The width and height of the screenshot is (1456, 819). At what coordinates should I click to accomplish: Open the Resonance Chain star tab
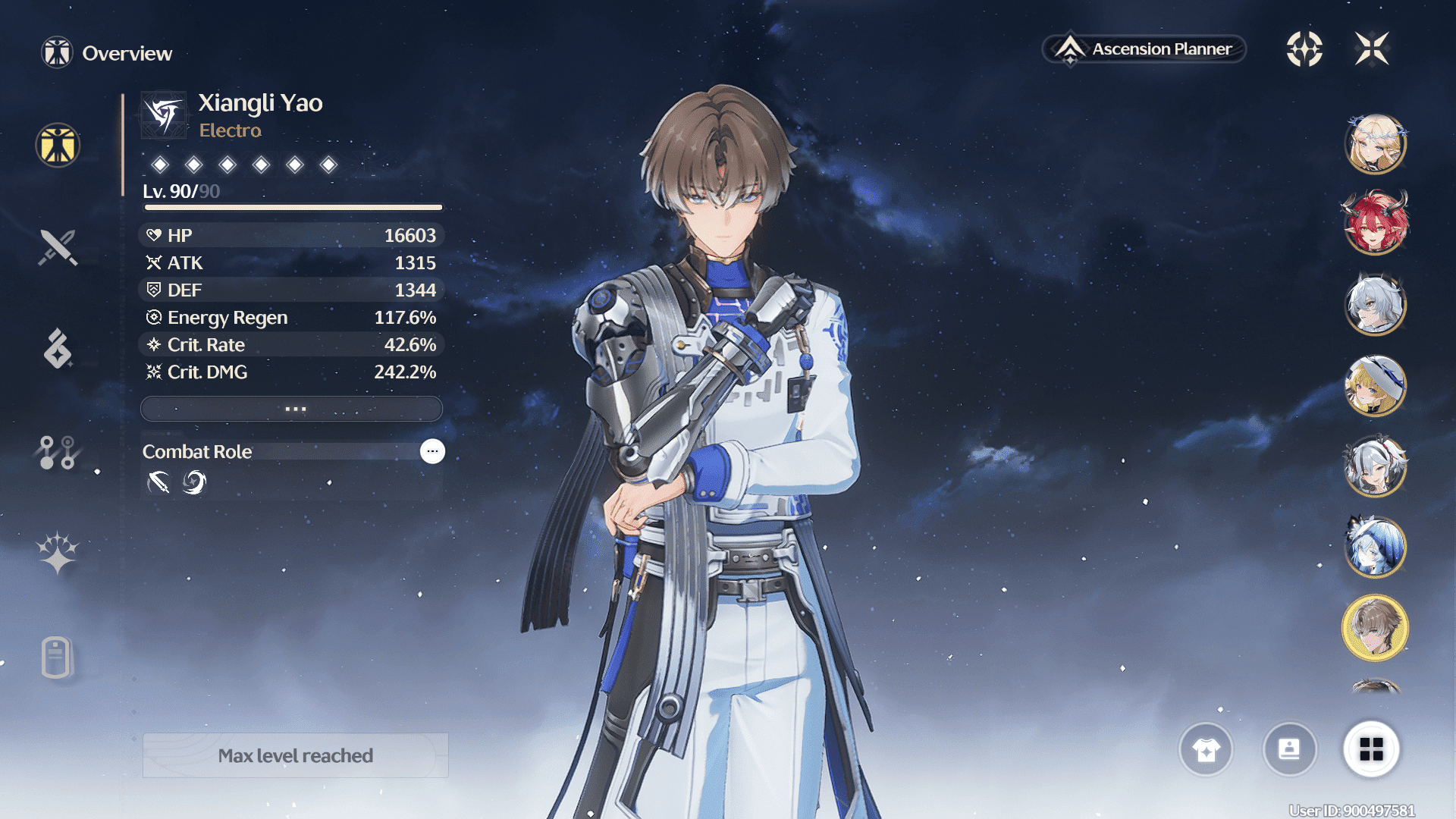(58, 553)
